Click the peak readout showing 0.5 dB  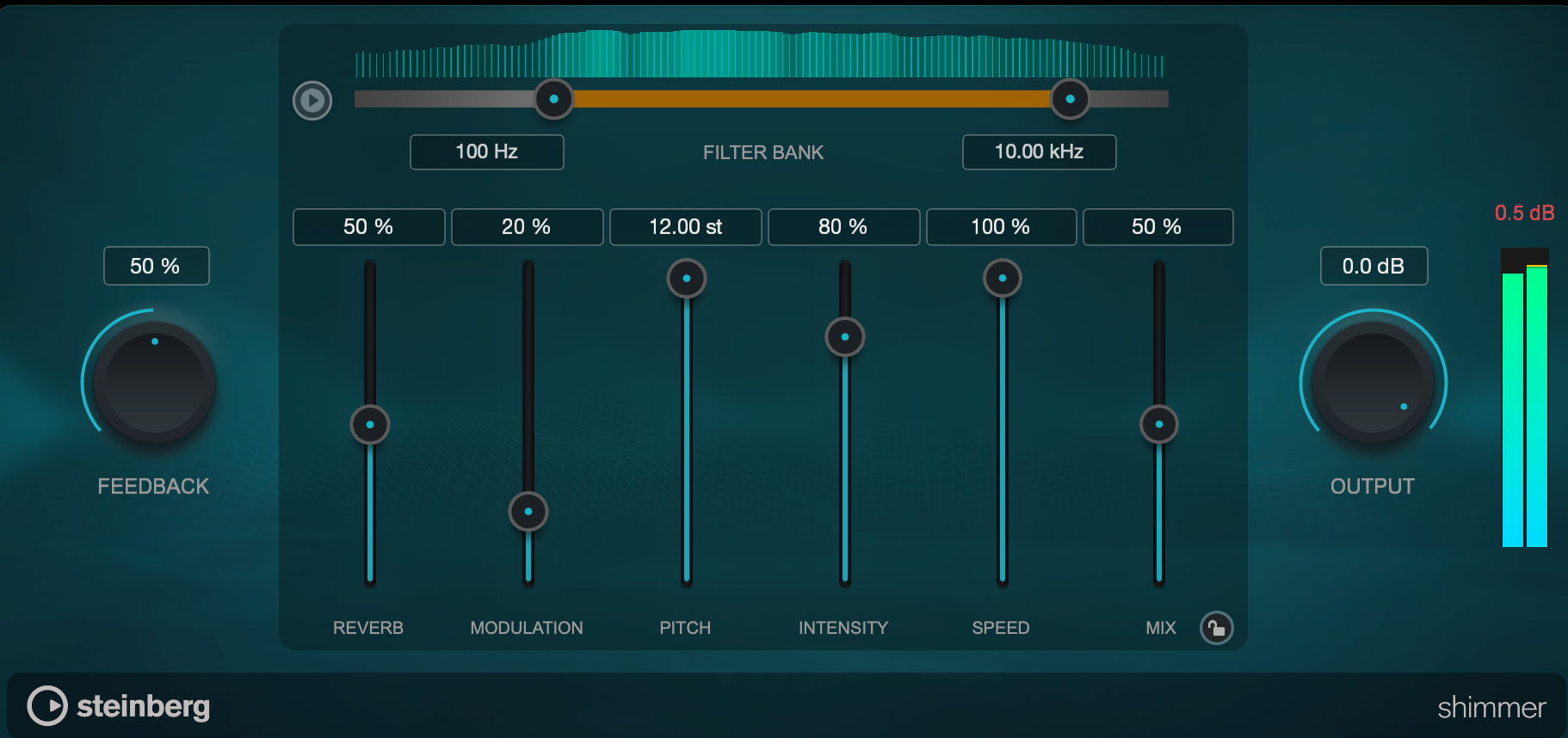[1525, 212]
